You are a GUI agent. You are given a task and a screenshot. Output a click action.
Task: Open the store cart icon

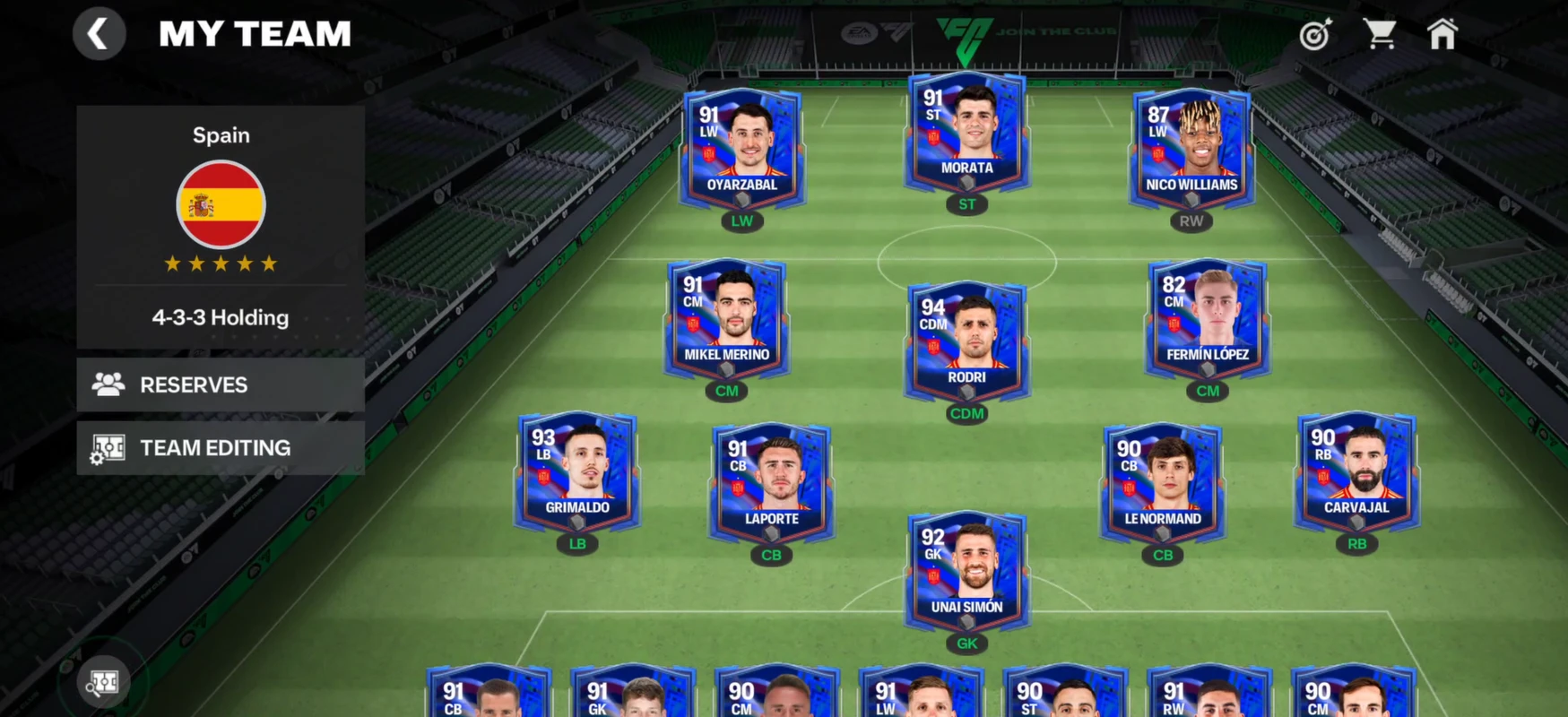pyautogui.click(x=1380, y=35)
